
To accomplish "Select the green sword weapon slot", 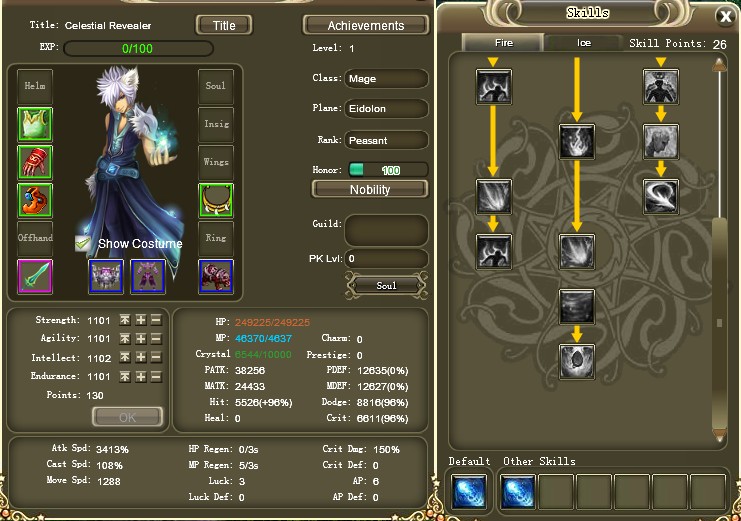I will 35,276.
